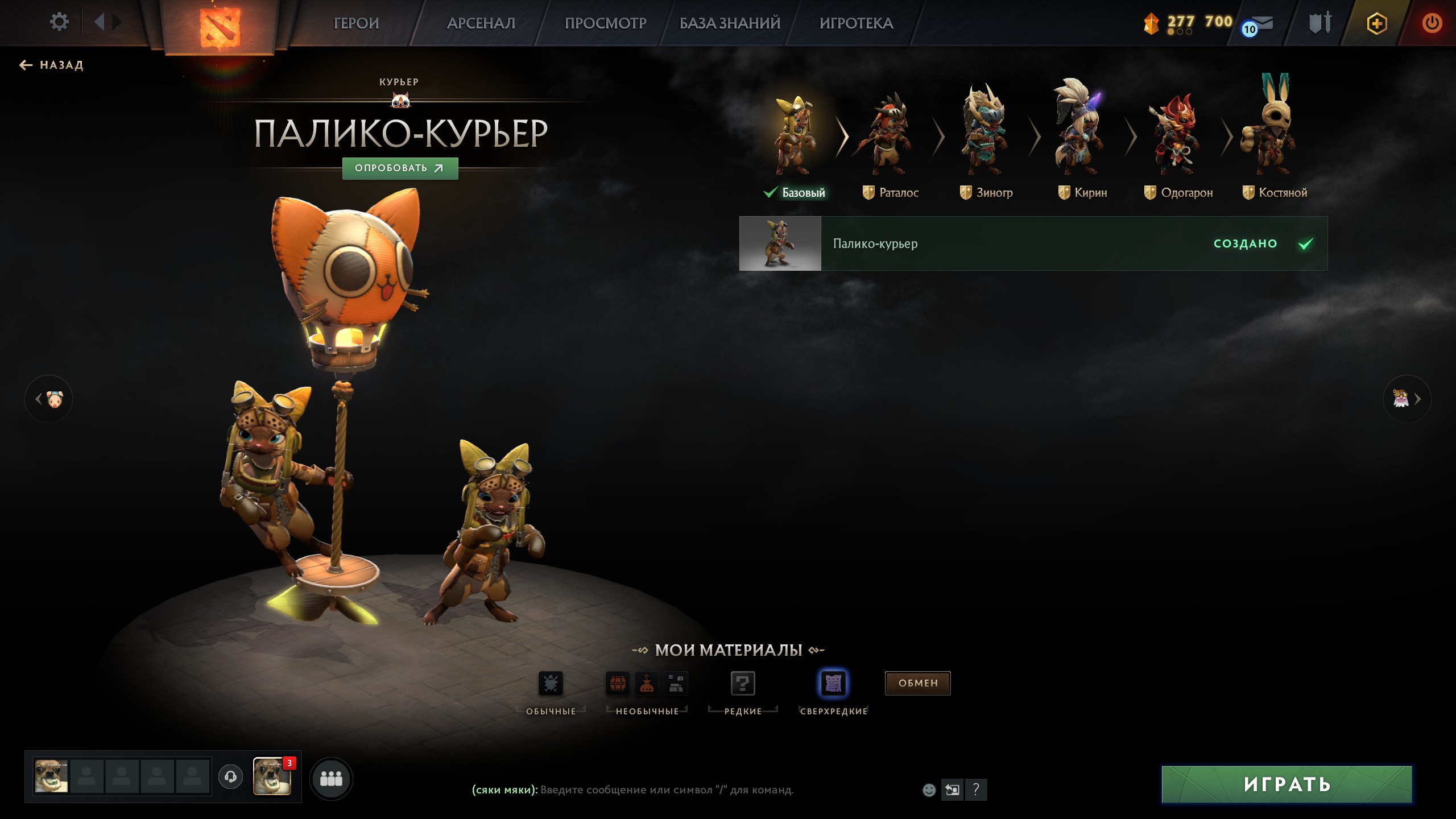Switch to the ПРОСМОТР tab
The height and width of the screenshot is (819, 1456).
605,23
